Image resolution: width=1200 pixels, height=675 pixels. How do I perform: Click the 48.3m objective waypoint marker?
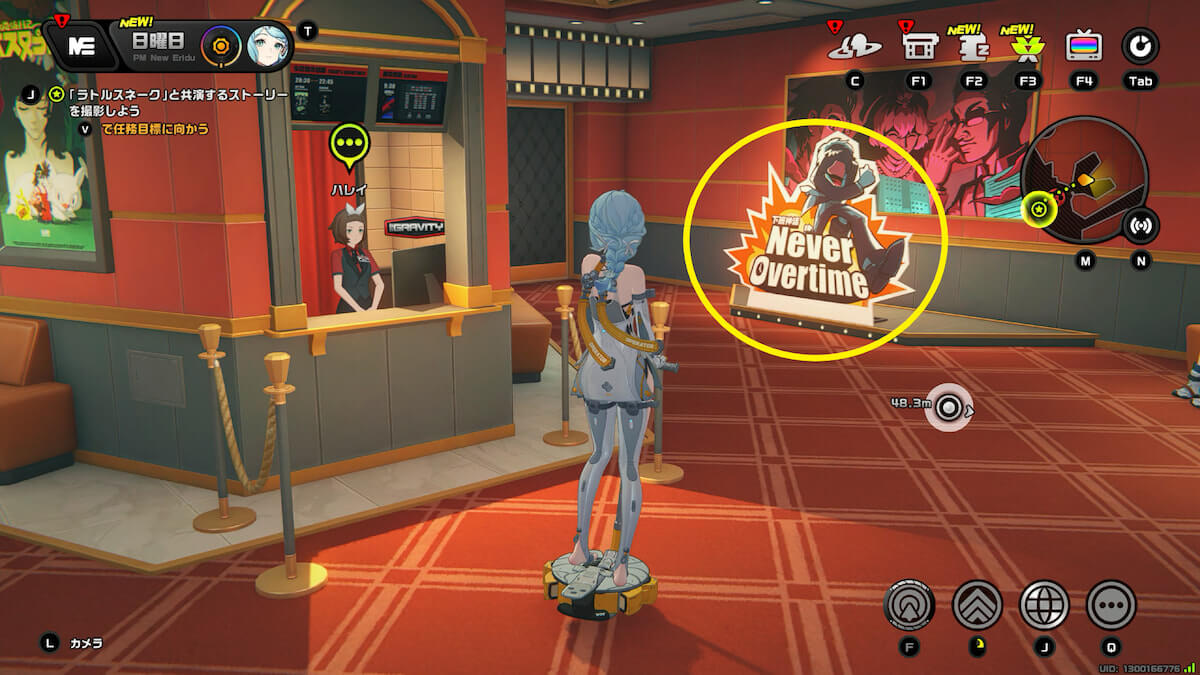(x=947, y=407)
